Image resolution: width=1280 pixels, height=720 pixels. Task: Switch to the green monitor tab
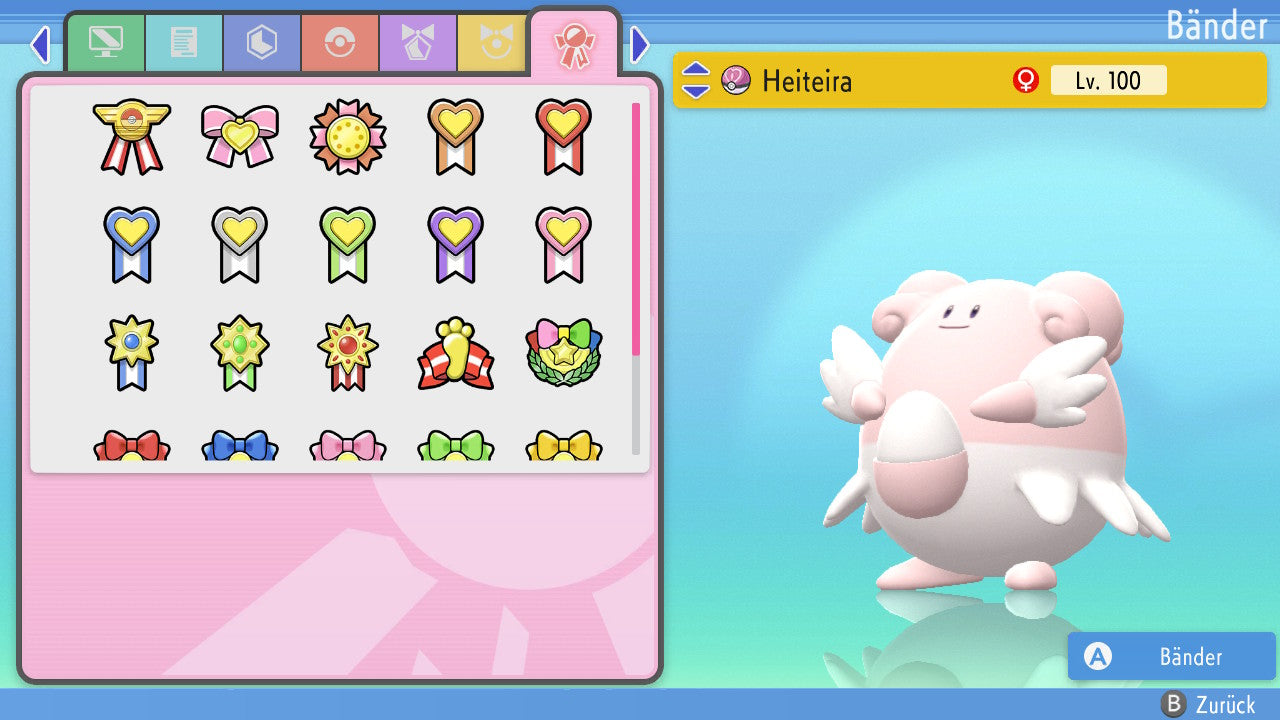pos(106,43)
